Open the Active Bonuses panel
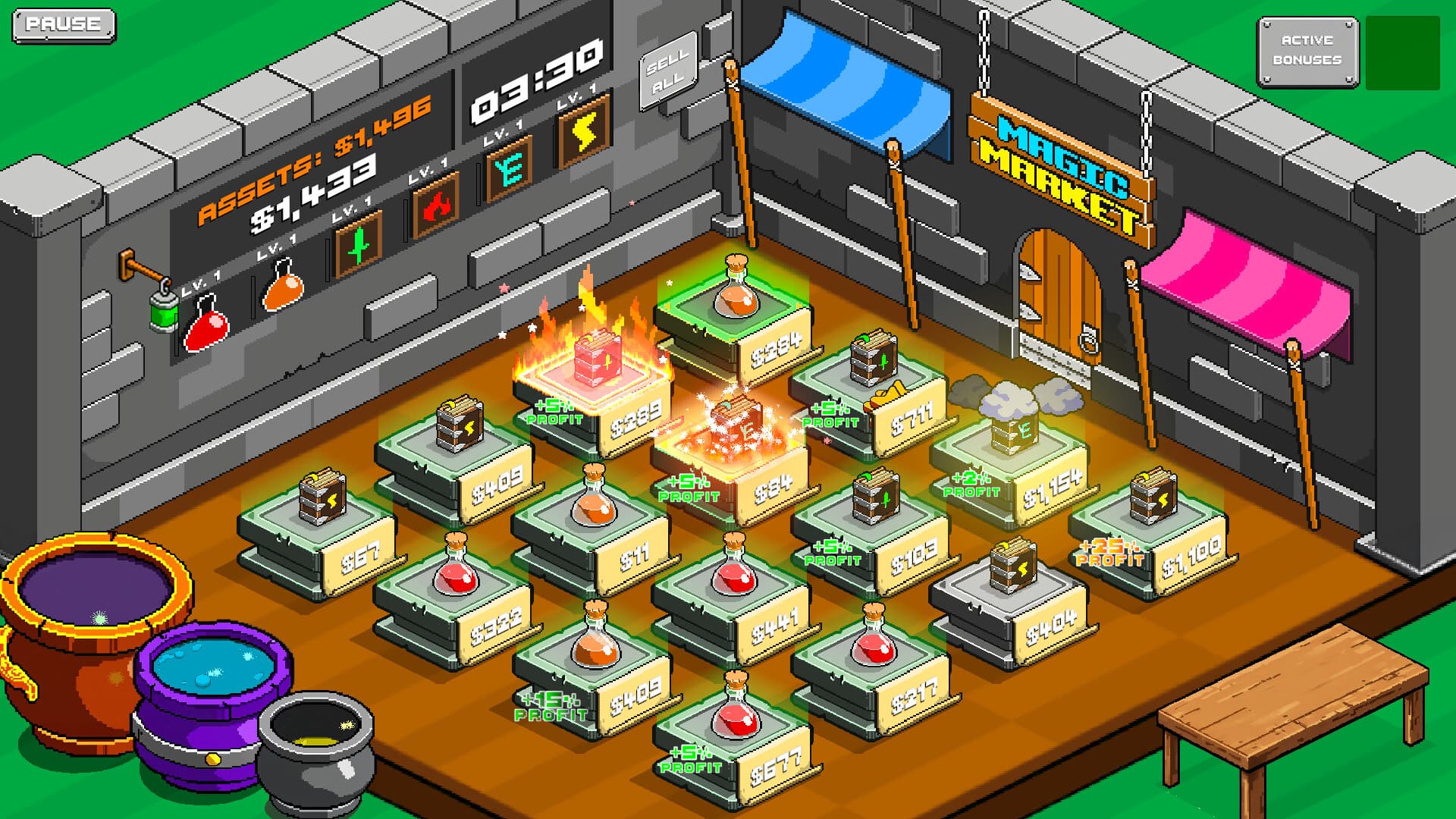Viewport: 1456px width, 819px height. (x=1308, y=47)
